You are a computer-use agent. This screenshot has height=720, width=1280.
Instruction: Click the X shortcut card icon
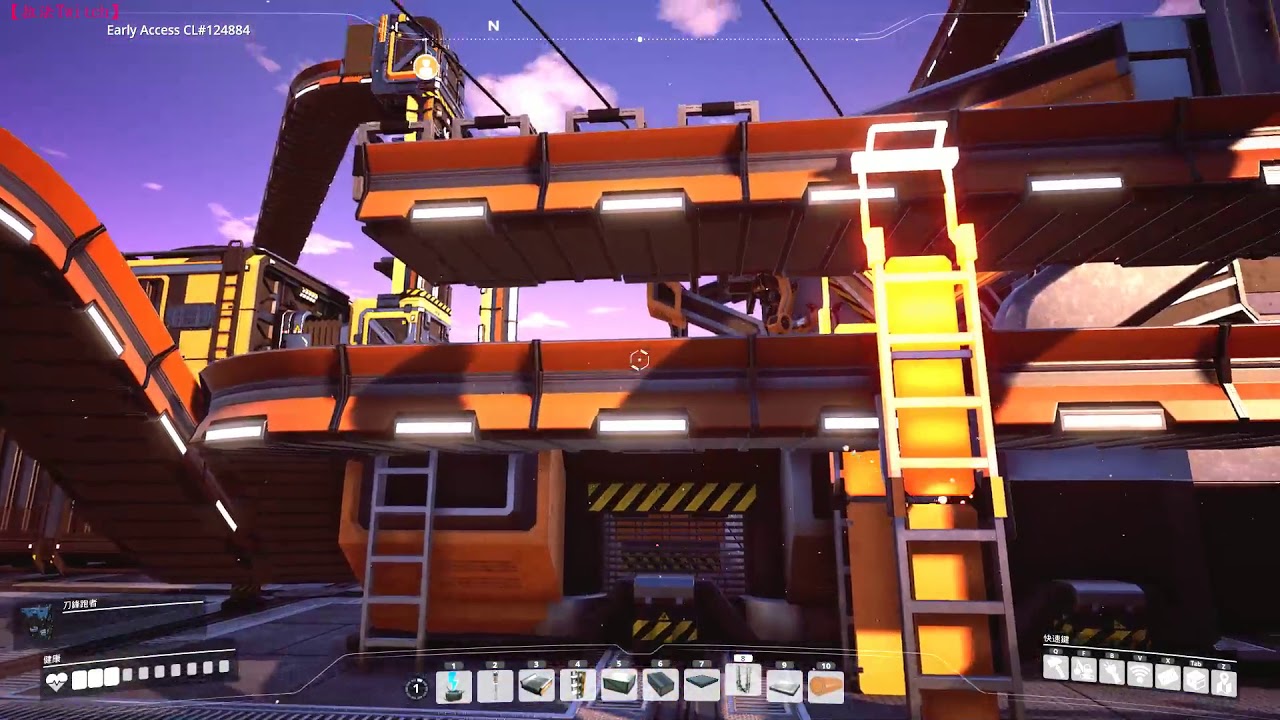point(1168,677)
